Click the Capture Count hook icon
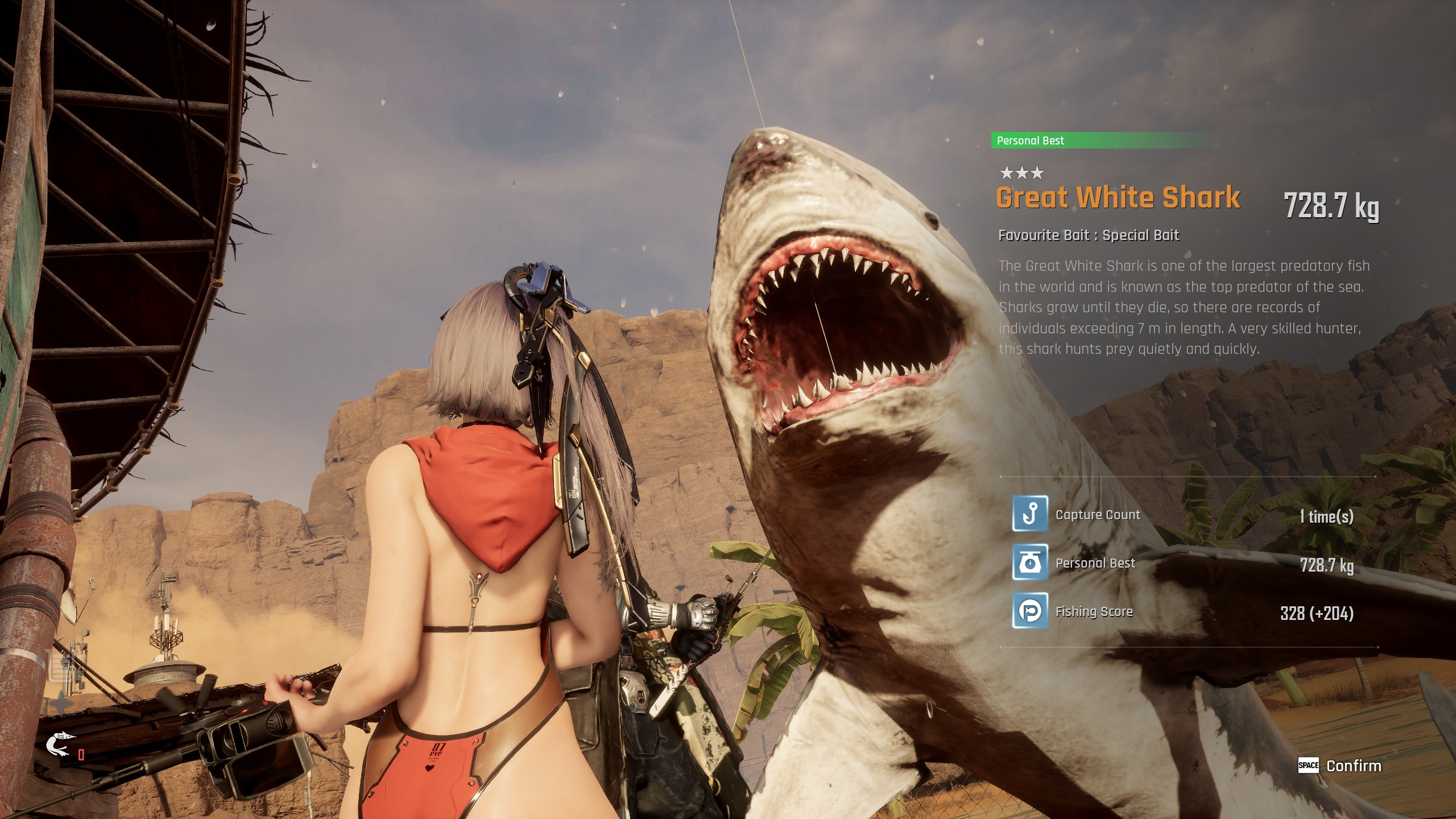Image resolution: width=1456 pixels, height=819 pixels. coord(1029,513)
